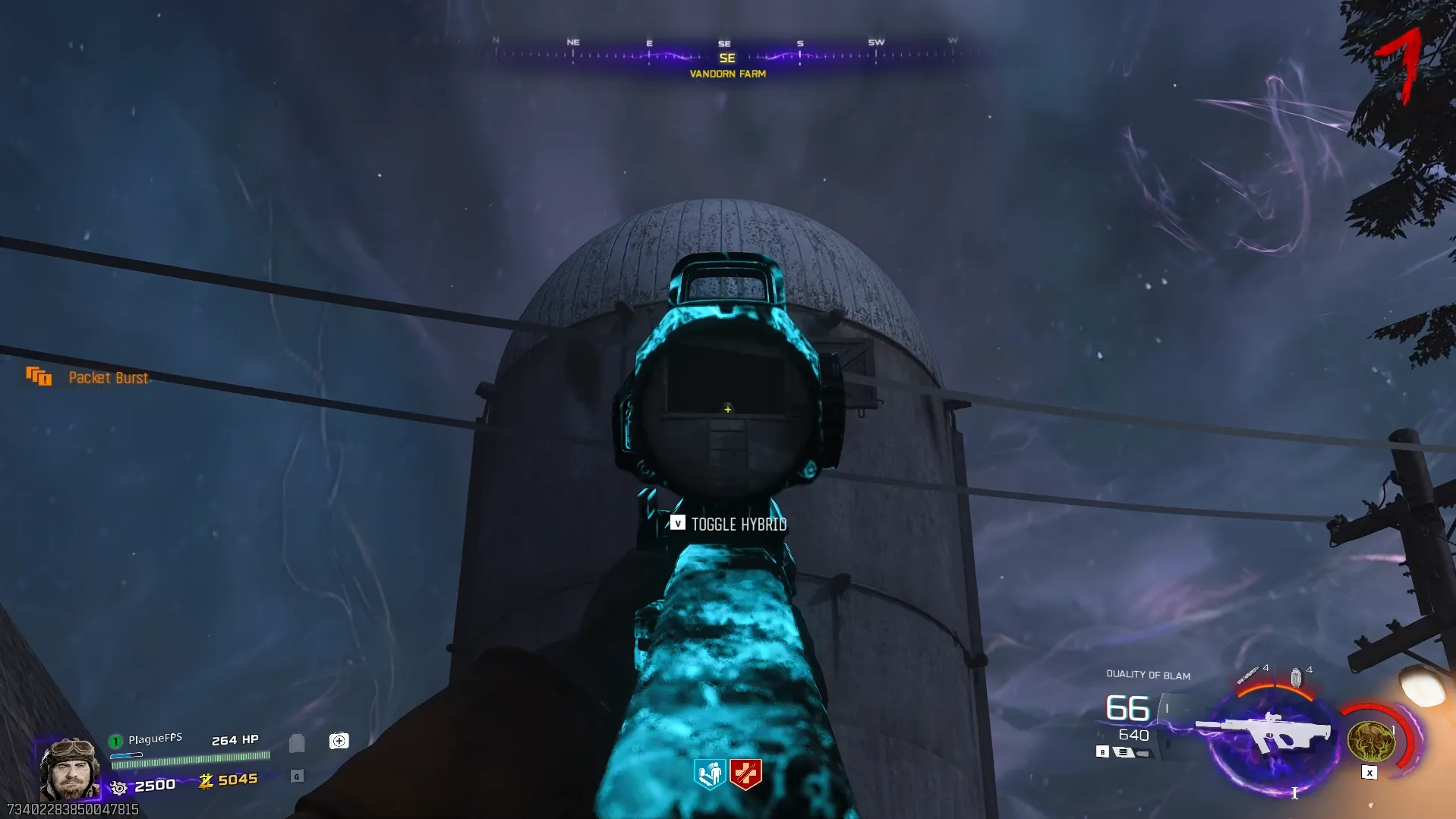
Task: Click the gold essence currency icon
Action: coord(206,781)
